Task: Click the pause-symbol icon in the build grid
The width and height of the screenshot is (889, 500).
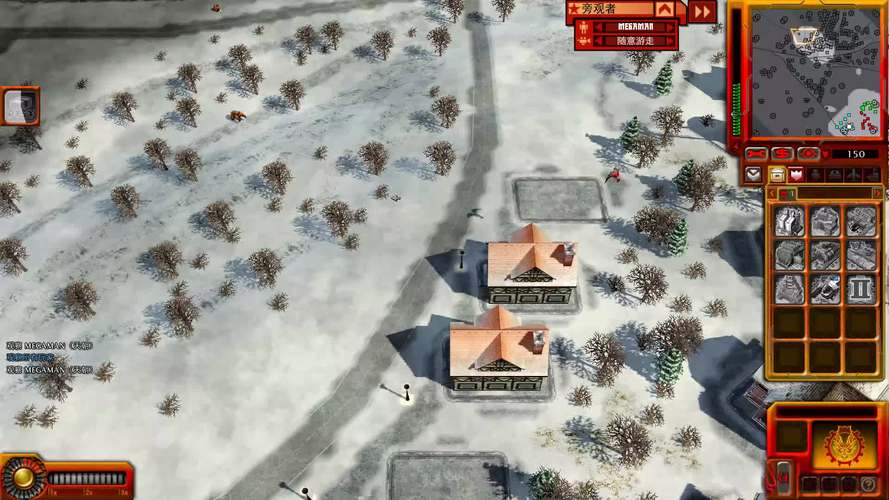Action: coord(860,290)
